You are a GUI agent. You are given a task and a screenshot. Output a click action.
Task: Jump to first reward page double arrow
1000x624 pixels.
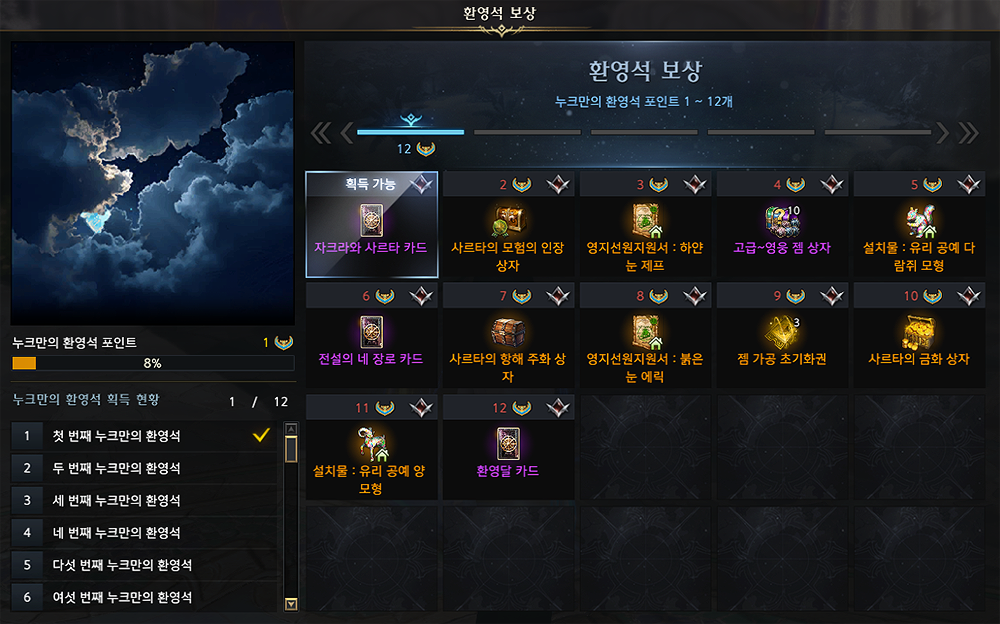coord(320,133)
